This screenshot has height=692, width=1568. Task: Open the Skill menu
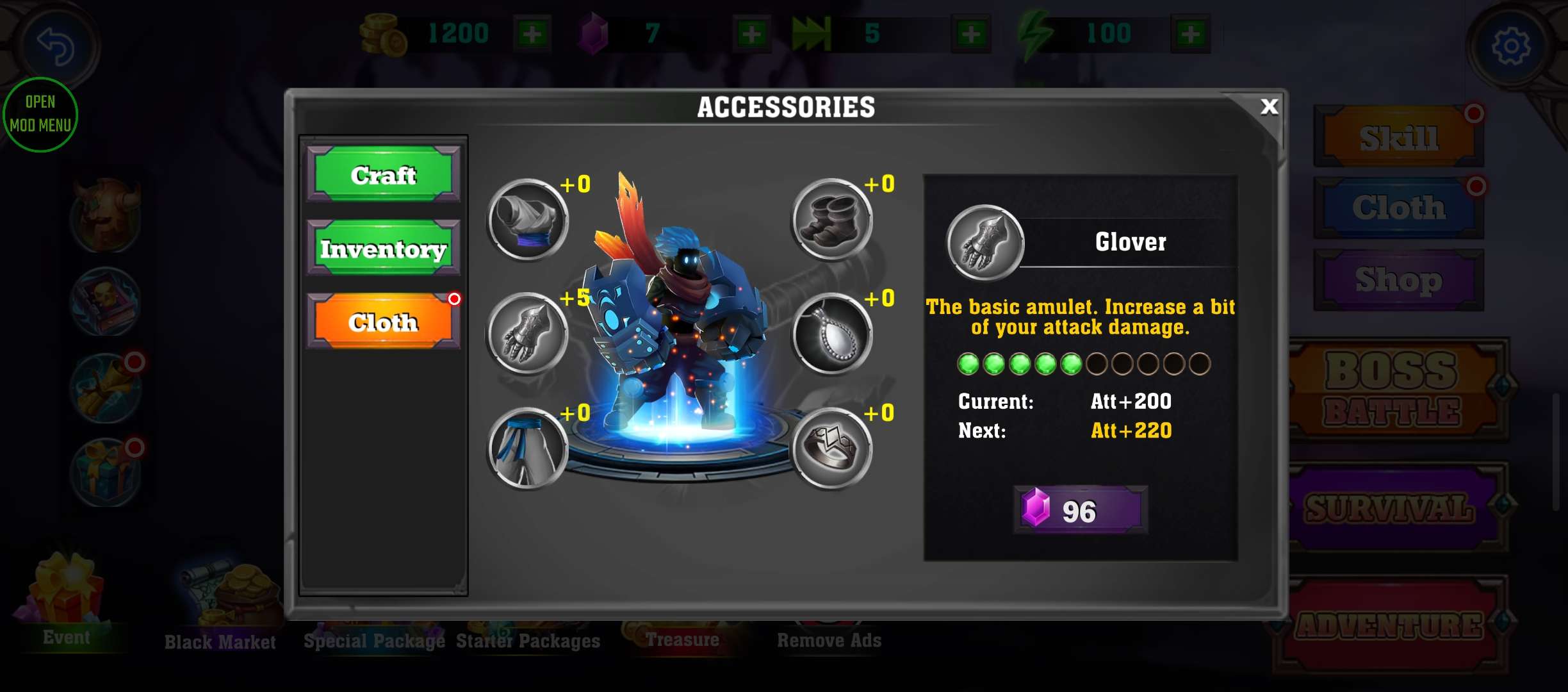(1398, 137)
